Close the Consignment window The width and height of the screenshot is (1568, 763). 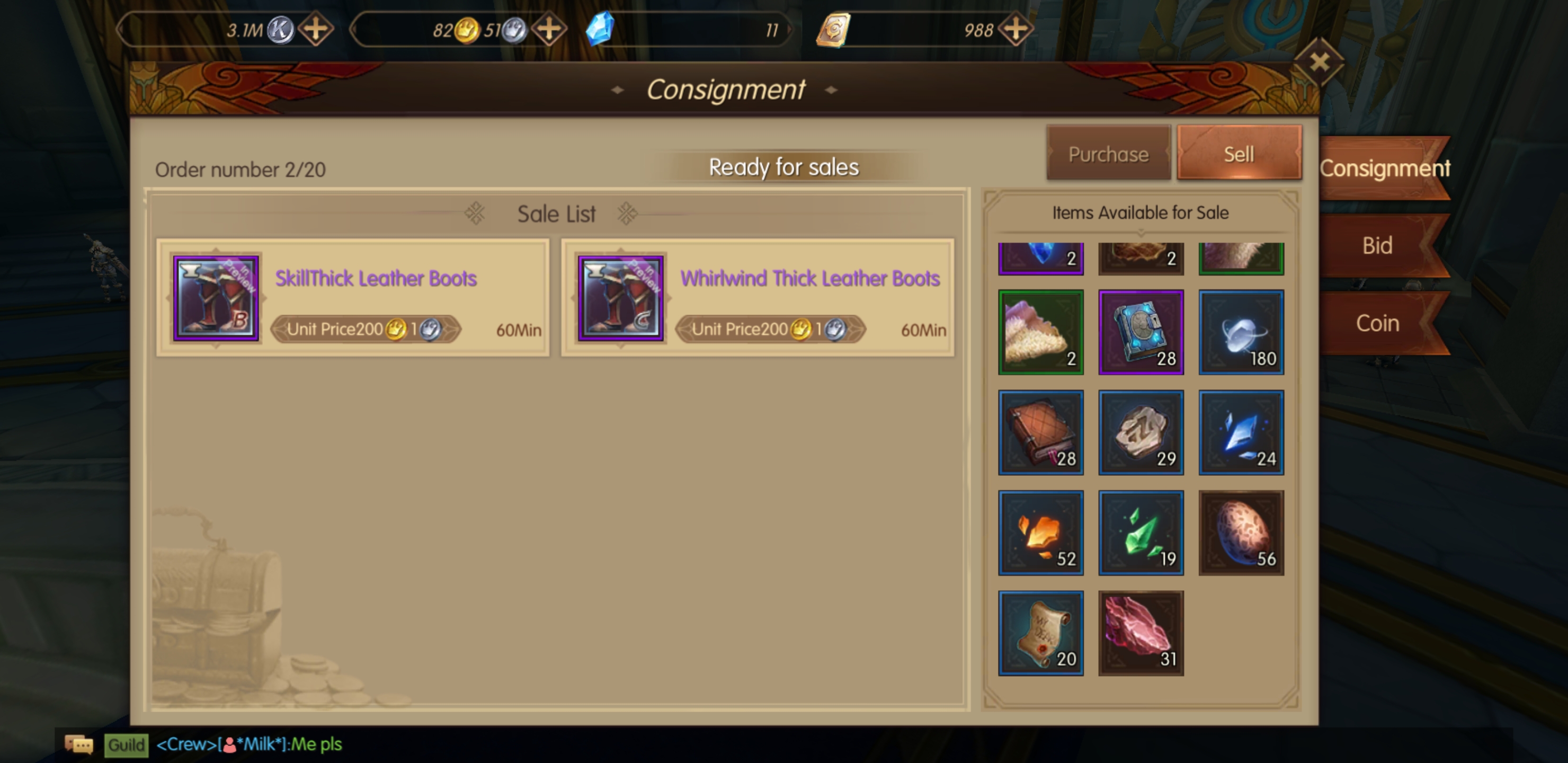coord(1319,62)
